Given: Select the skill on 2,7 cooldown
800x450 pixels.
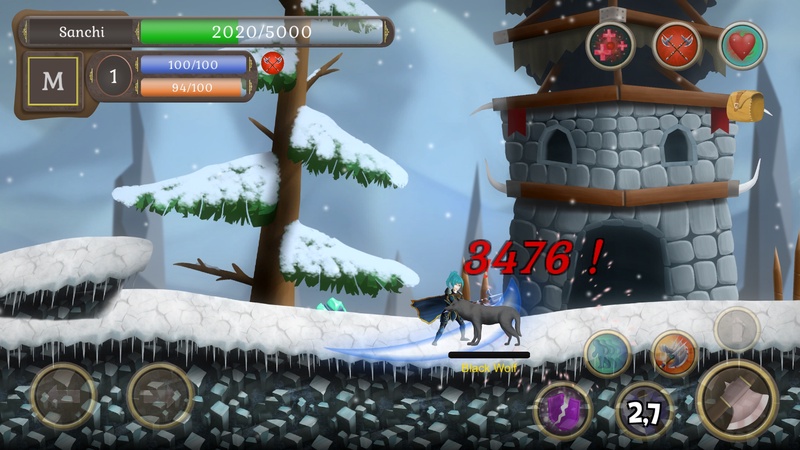Looking at the screenshot, I should [641, 410].
